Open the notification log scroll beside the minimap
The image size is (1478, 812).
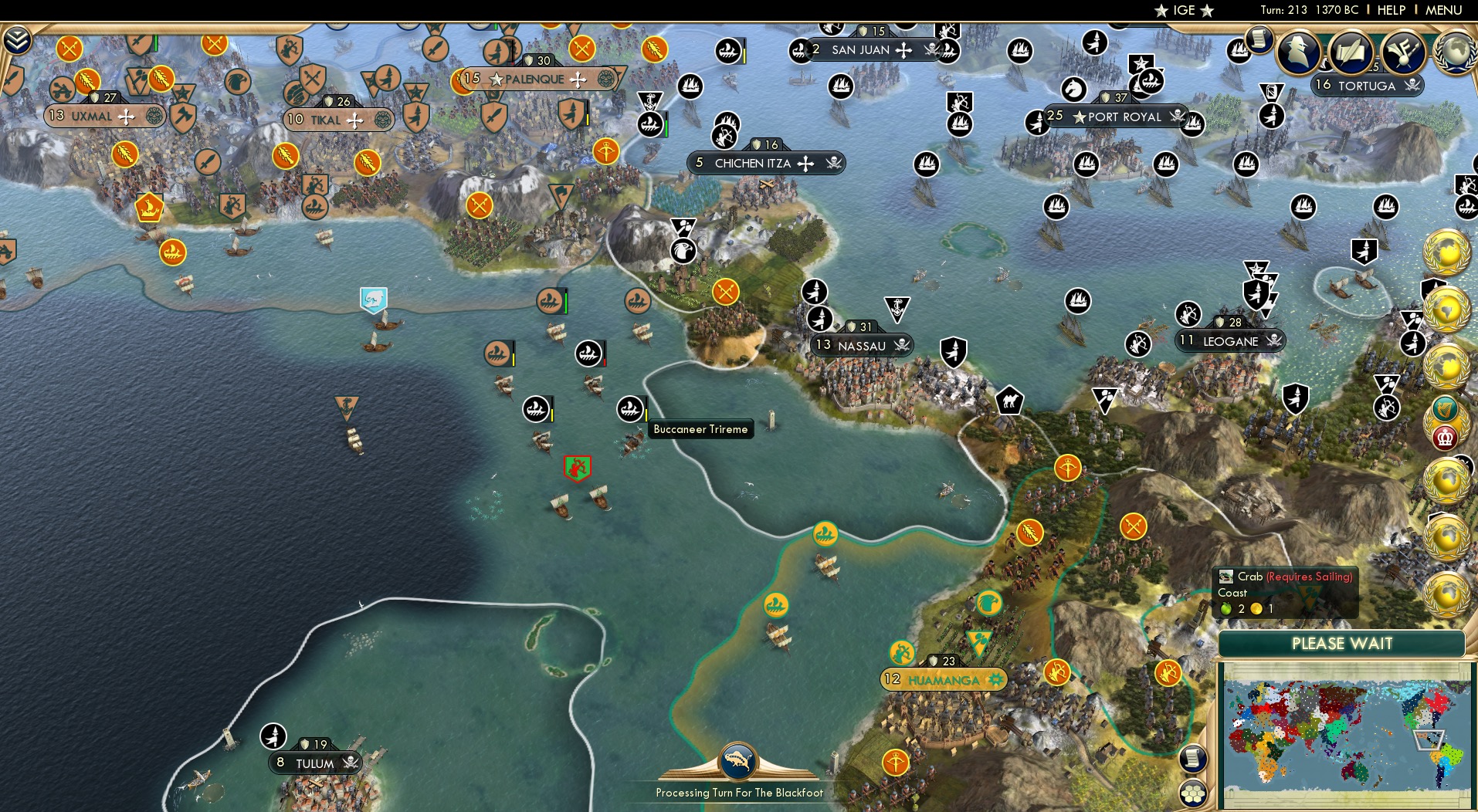click(1194, 760)
